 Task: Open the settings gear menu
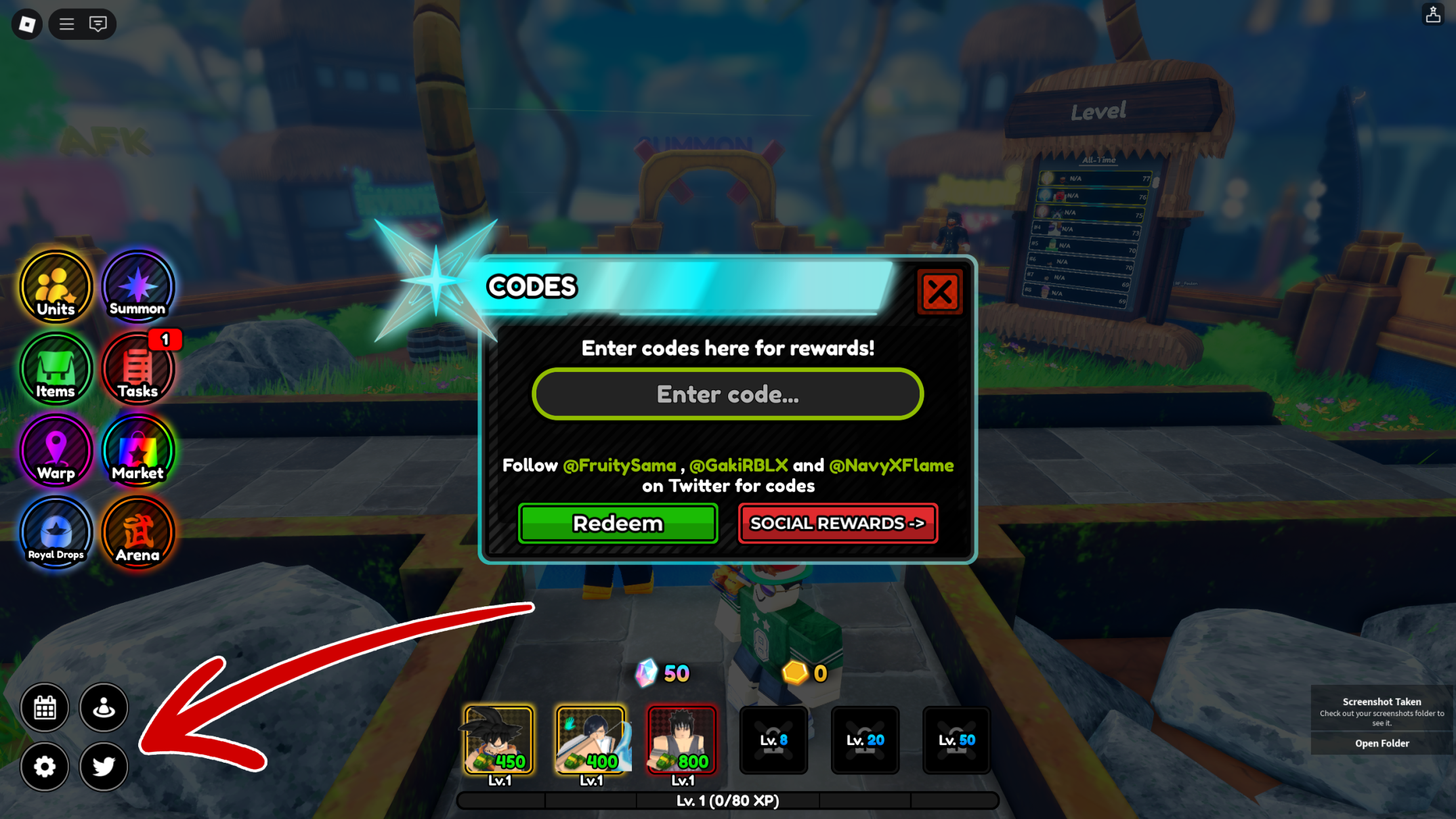45,766
